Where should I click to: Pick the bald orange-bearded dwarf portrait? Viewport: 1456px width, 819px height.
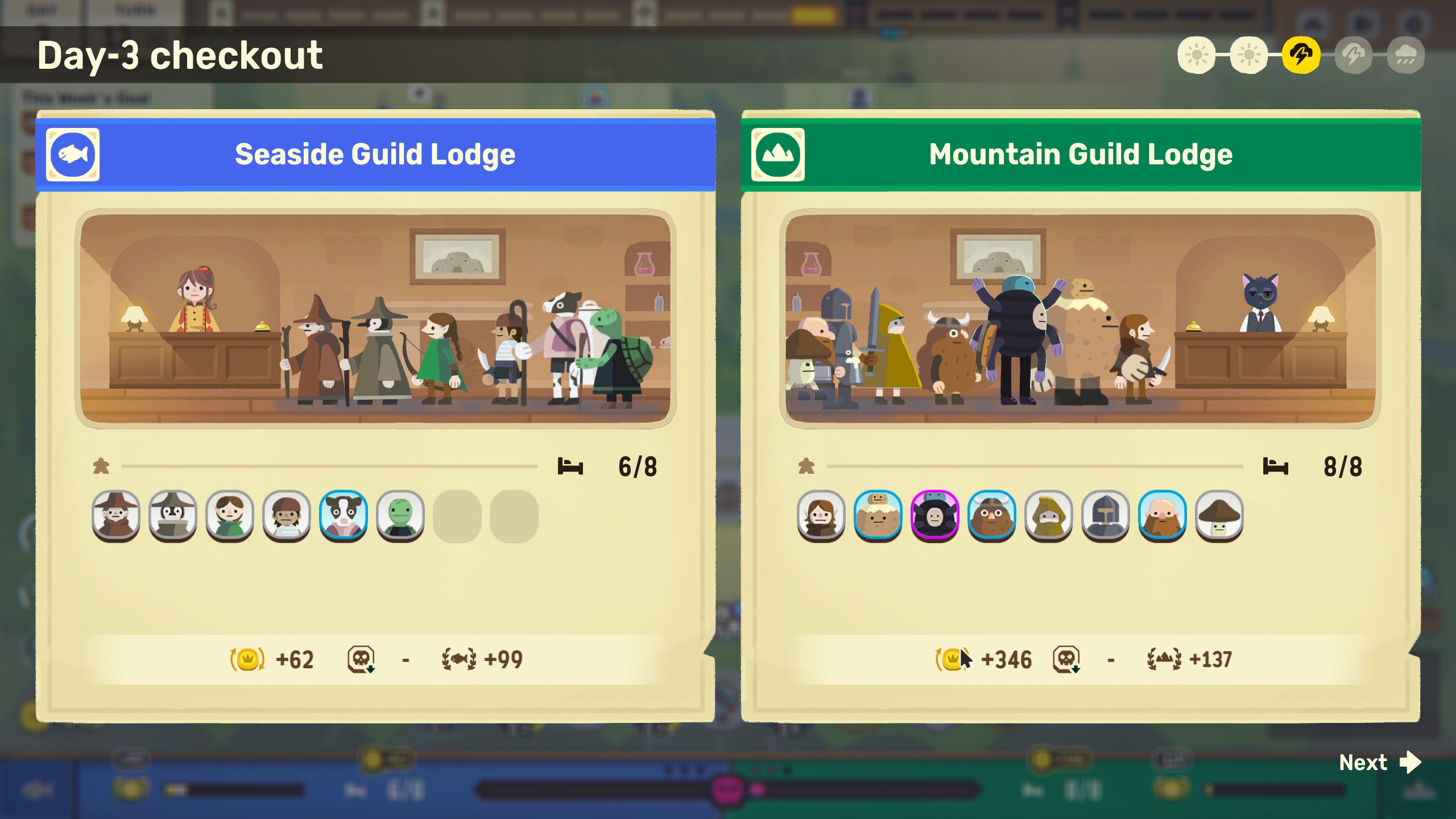pos(1163,515)
